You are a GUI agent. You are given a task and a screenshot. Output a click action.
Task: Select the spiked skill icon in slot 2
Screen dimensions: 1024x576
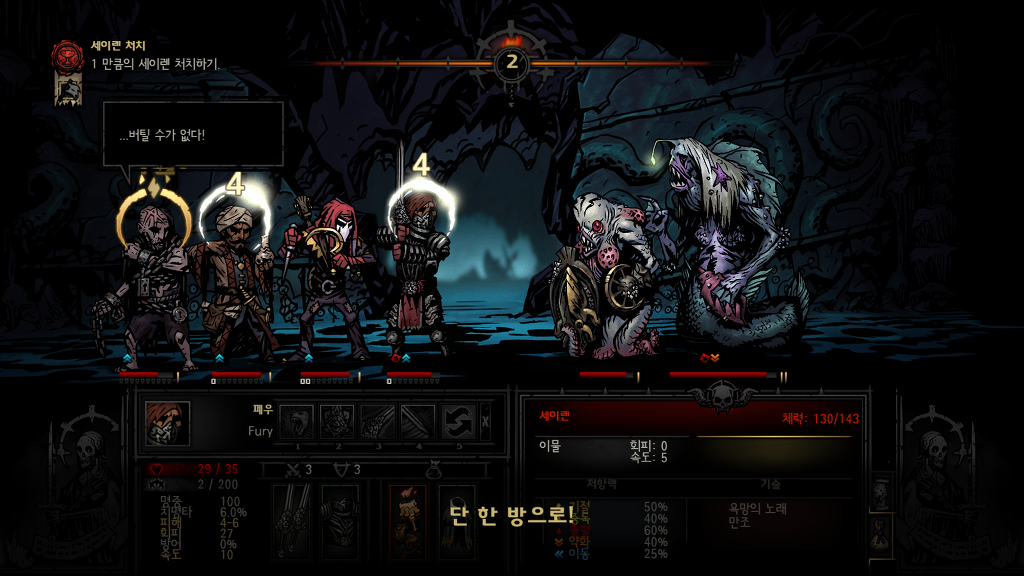337,423
